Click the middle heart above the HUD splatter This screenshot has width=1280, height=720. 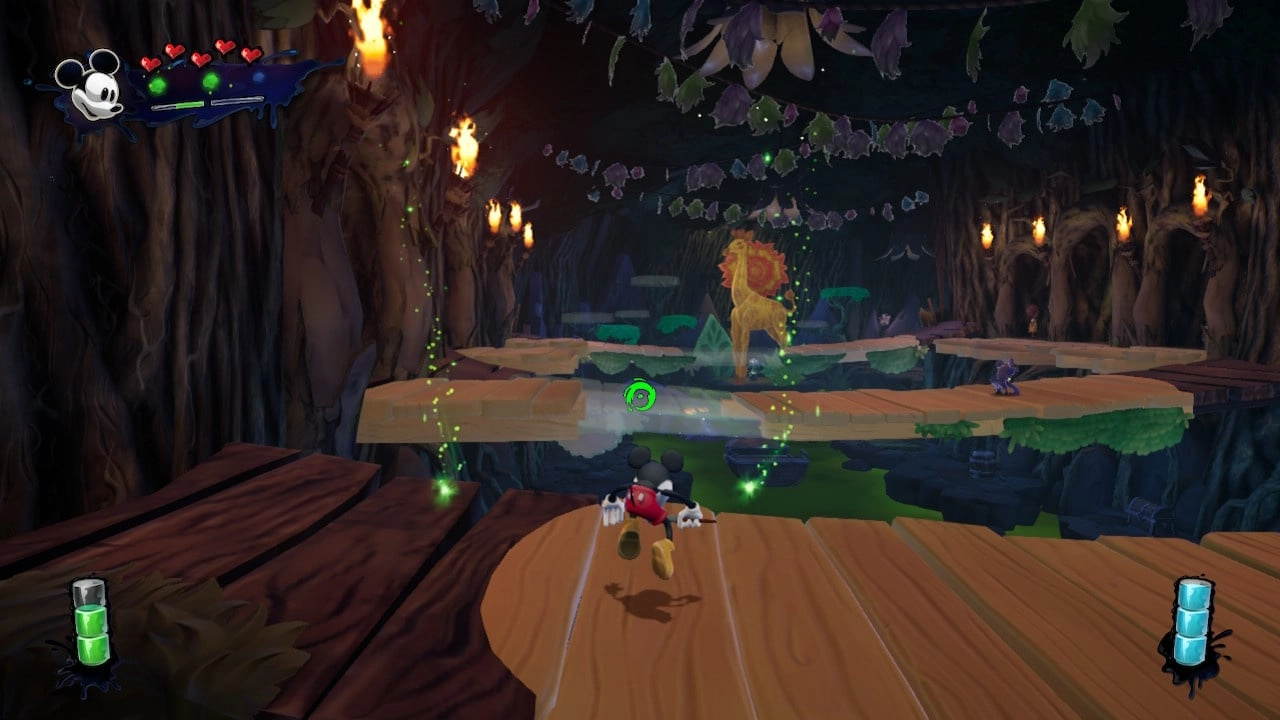click(x=201, y=61)
